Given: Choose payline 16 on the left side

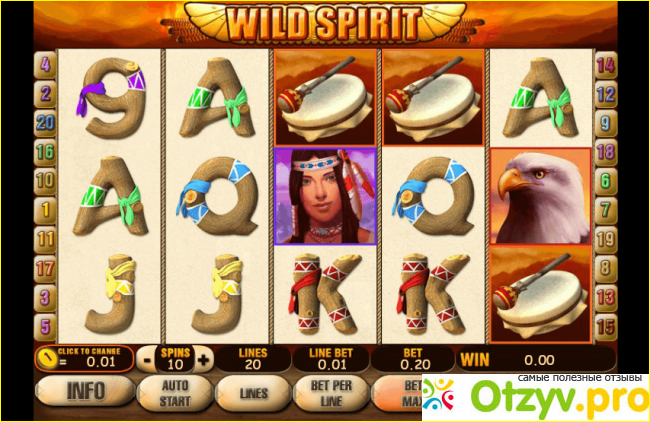Looking at the screenshot, I should point(45,152).
